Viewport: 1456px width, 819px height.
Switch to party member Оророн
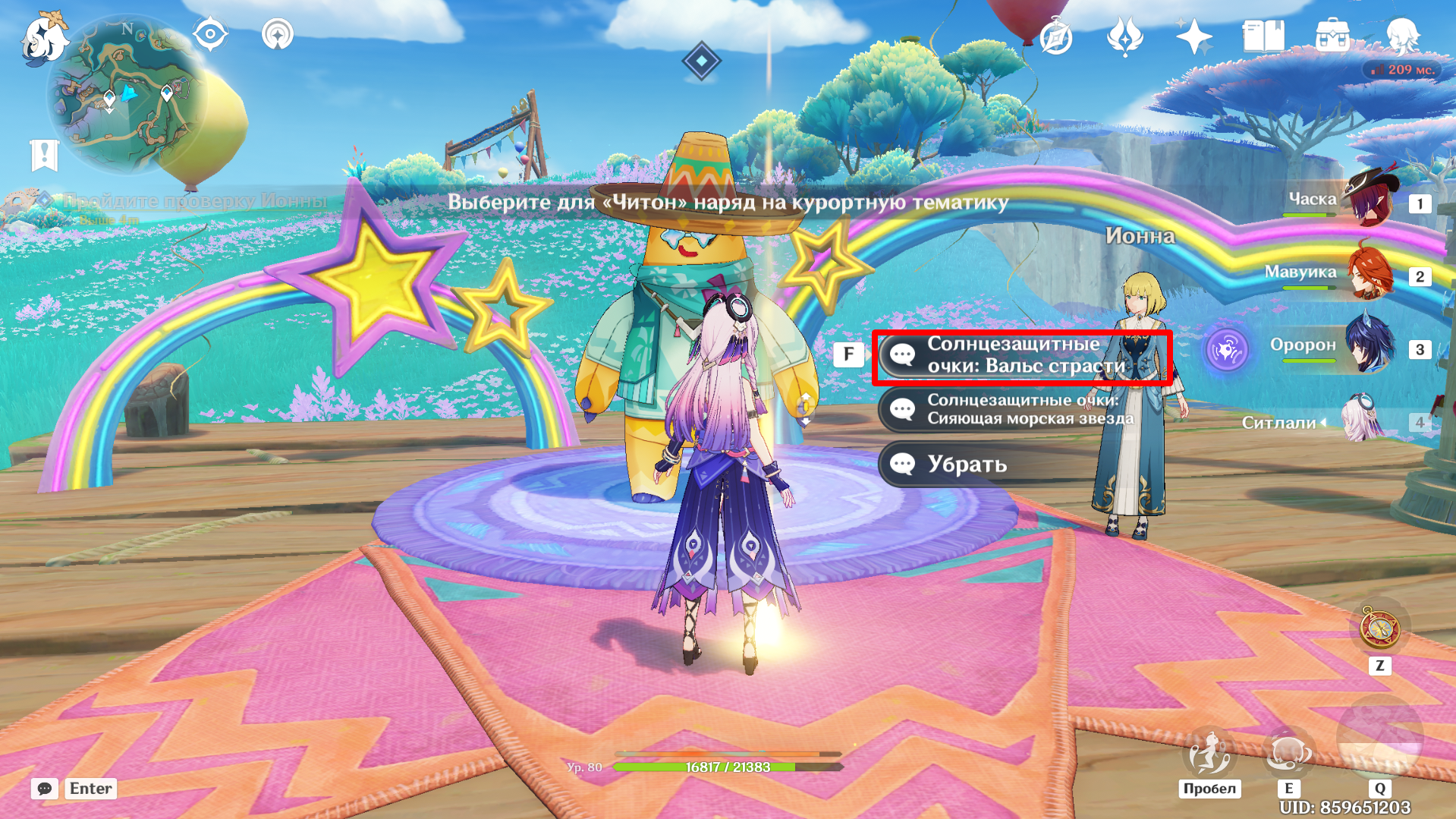(x=1370, y=346)
